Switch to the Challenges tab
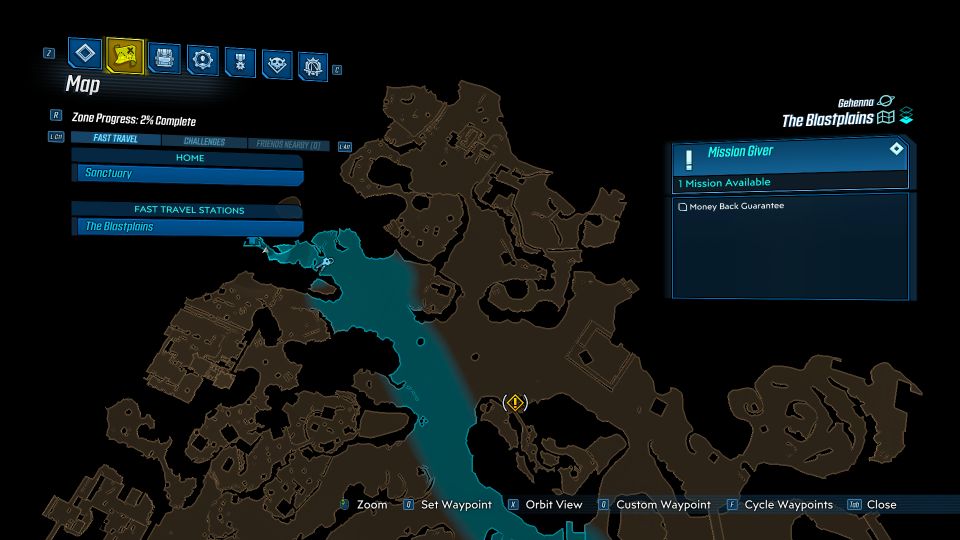Viewport: 960px width, 540px height. tap(203, 142)
